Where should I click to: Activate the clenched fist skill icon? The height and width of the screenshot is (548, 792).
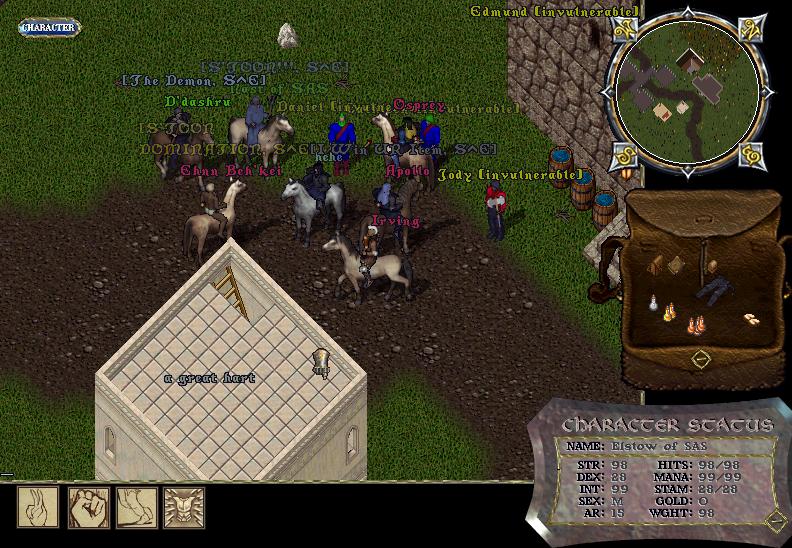tap(87, 507)
